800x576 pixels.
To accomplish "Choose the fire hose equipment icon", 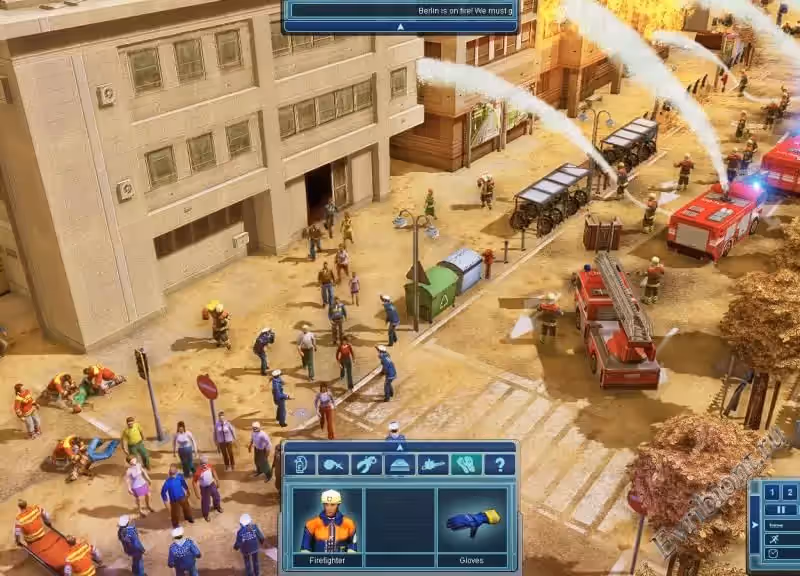I will (x=333, y=464).
